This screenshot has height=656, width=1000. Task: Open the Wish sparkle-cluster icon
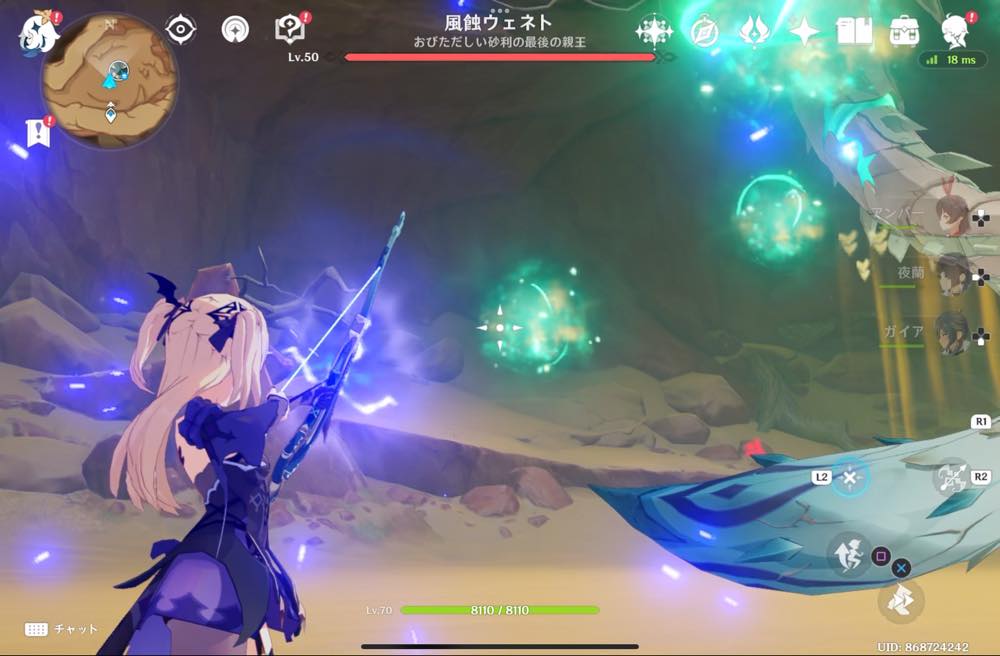click(654, 31)
